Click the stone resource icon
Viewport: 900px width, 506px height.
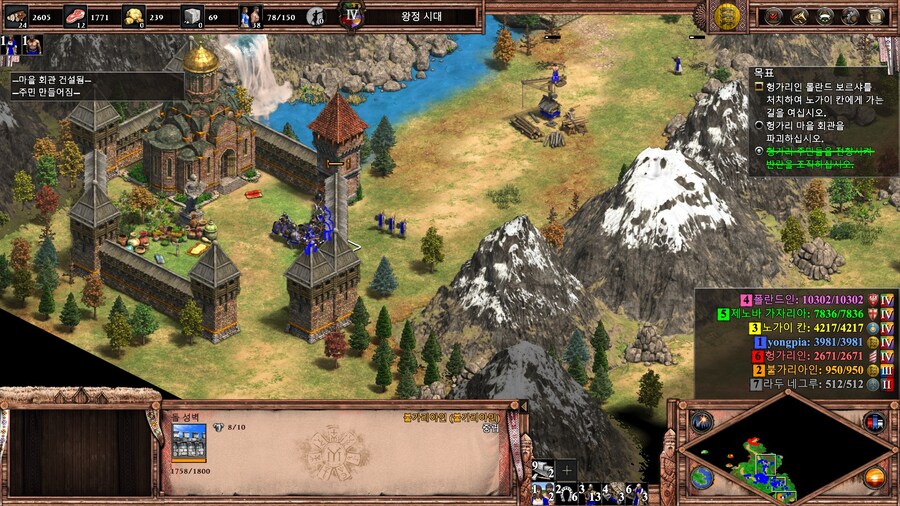[x=191, y=15]
